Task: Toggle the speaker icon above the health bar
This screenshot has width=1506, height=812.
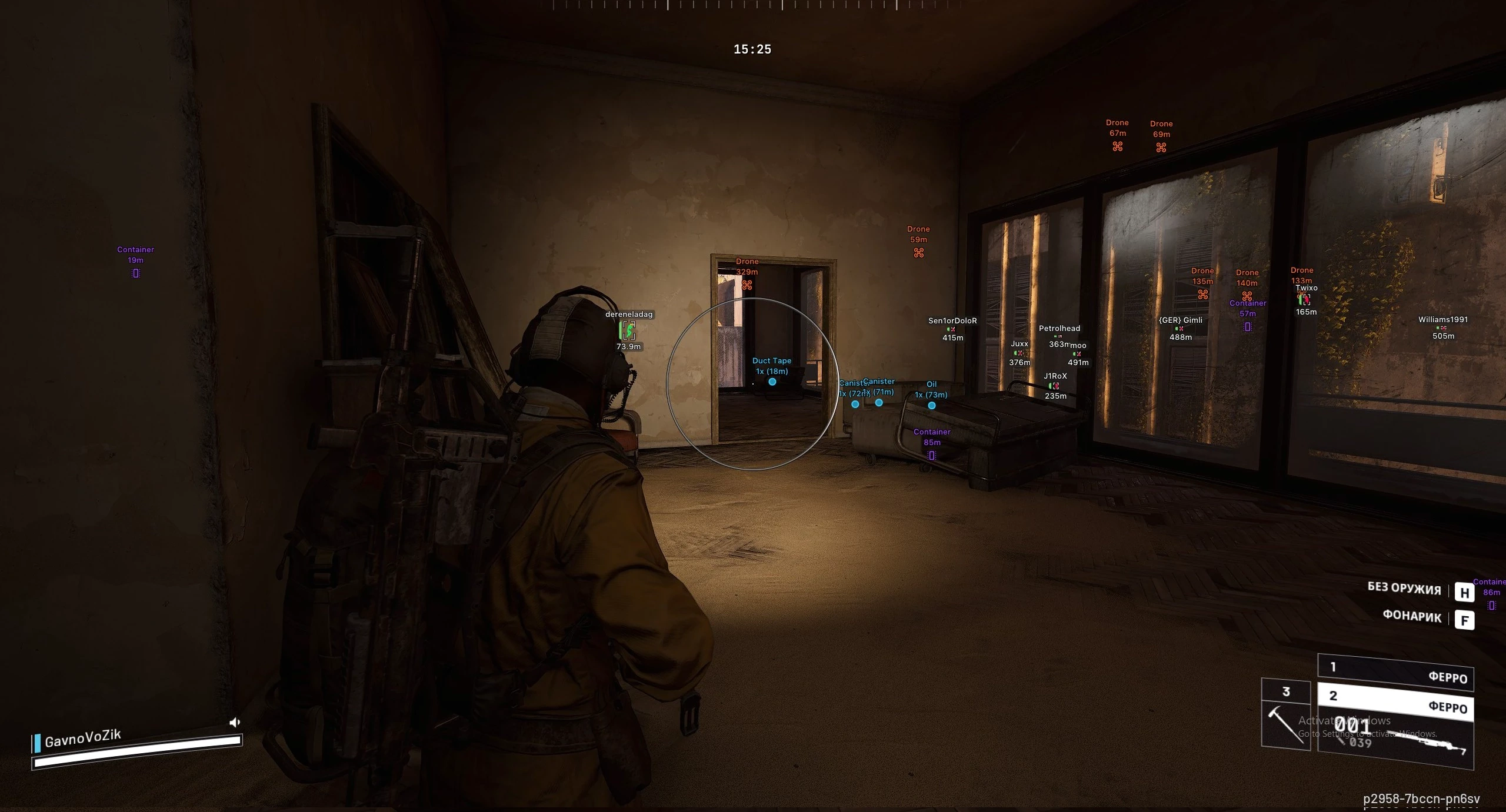Action: pyautogui.click(x=234, y=722)
